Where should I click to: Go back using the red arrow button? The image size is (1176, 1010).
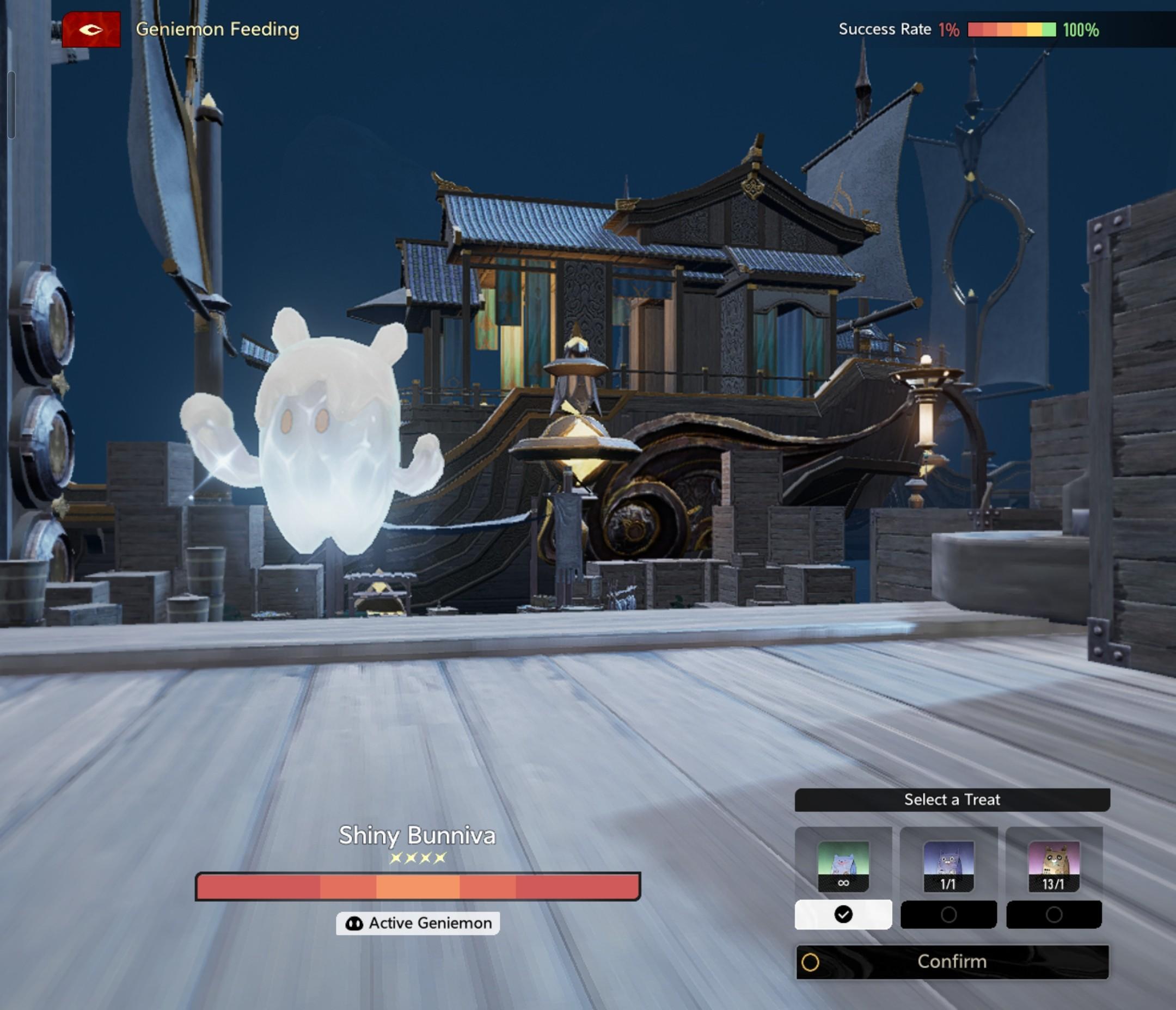[x=91, y=29]
